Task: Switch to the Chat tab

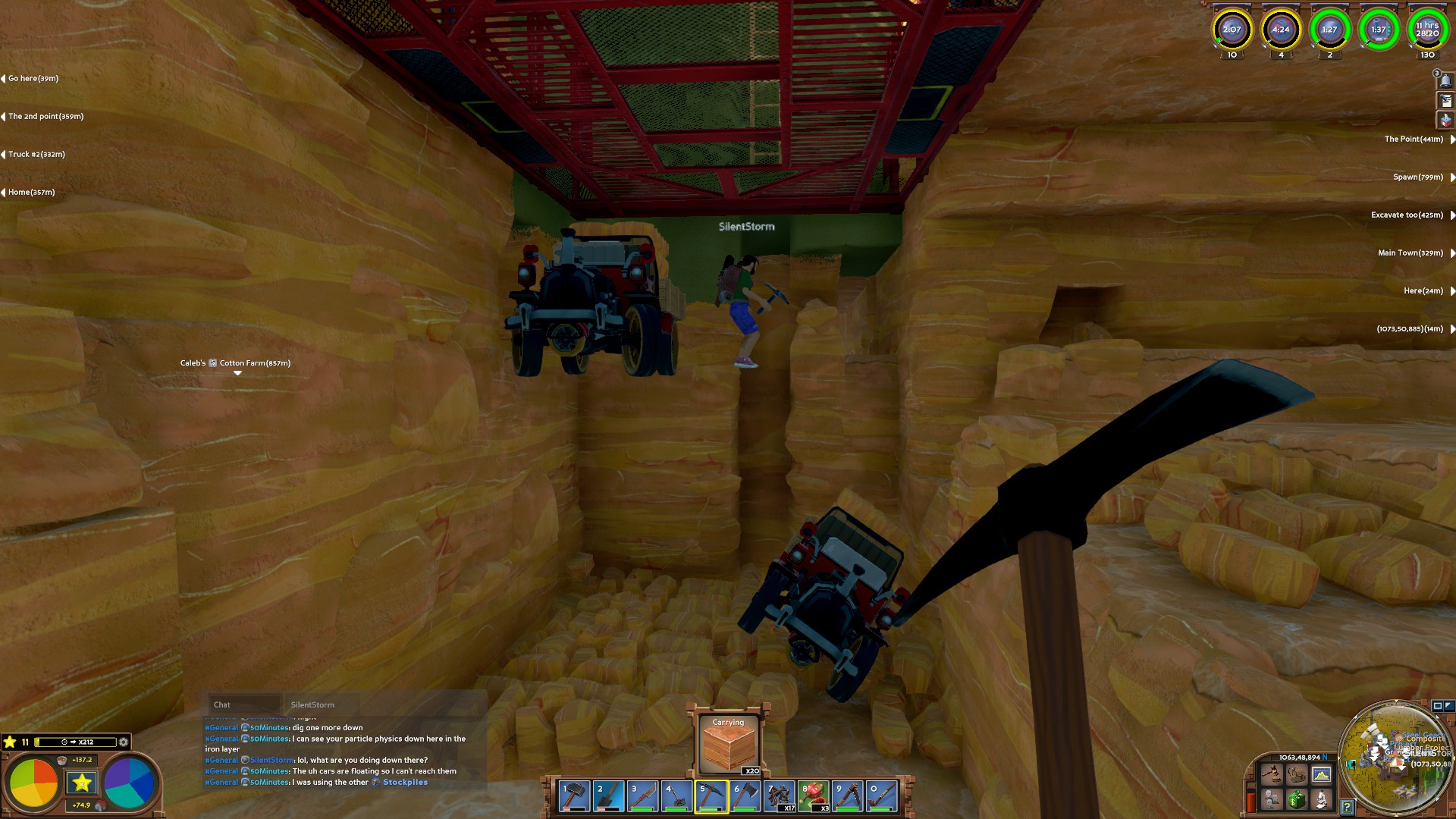Action: tap(221, 704)
